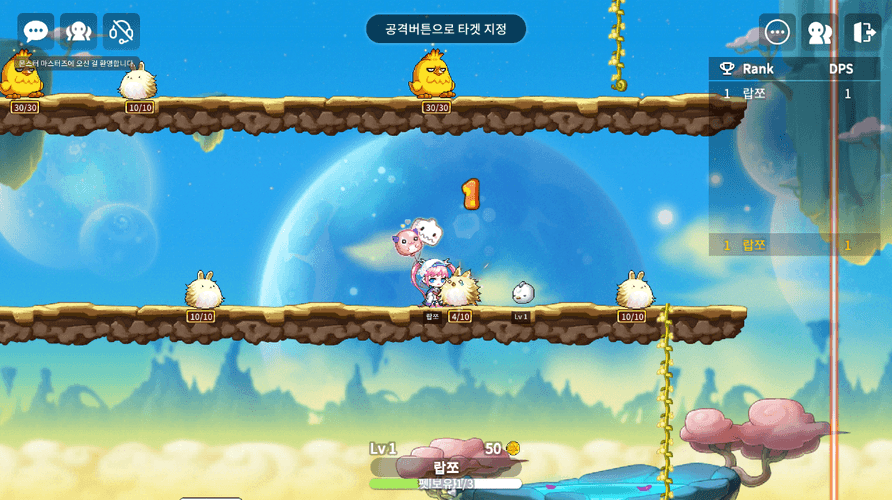Image resolution: width=892 pixels, height=500 pixels.
Task: Select player 랍쪼 in the rank list
Action: pyautogui.click(x=754, y=93)
